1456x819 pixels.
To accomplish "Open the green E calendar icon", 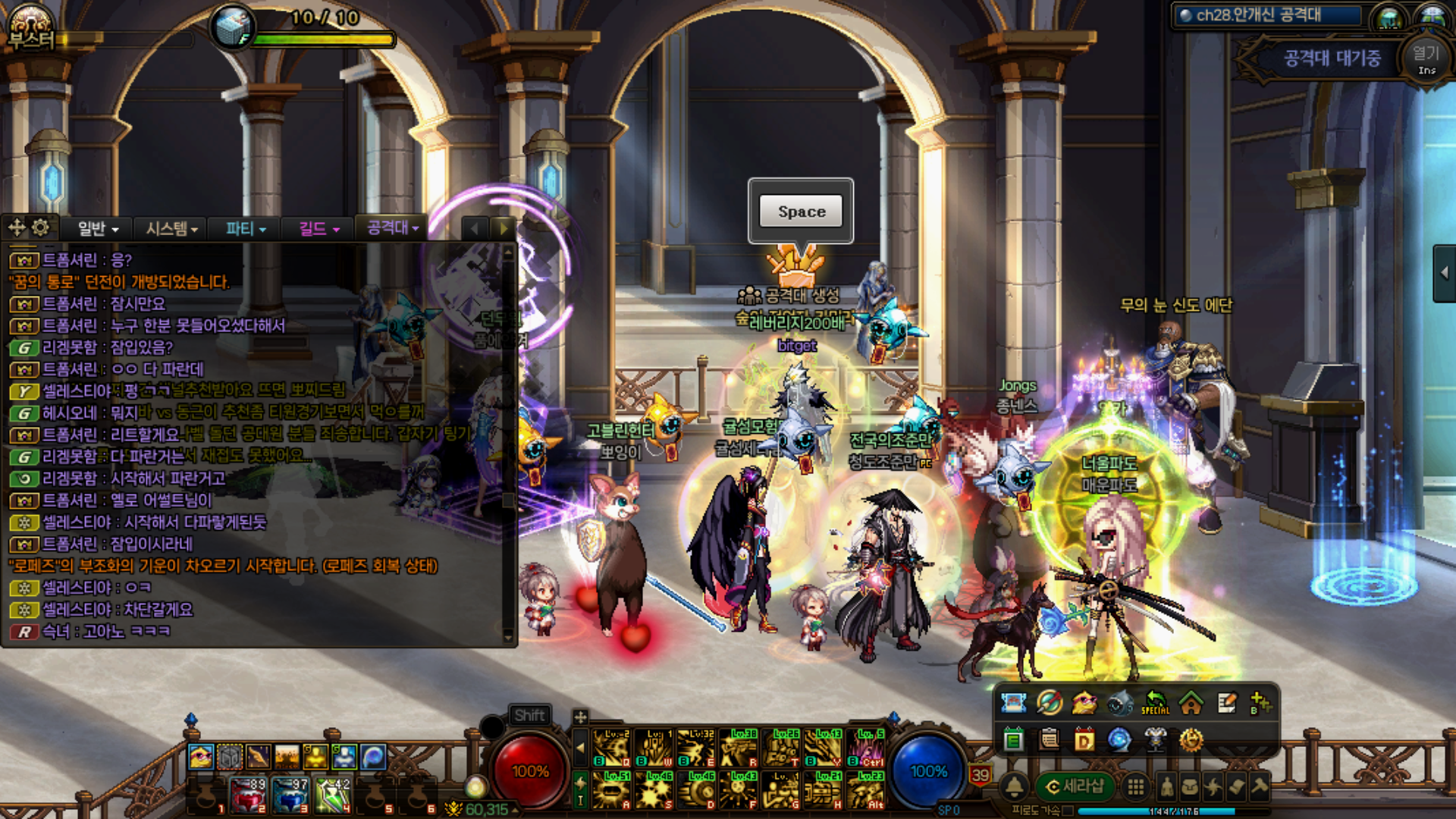I will [1013, 739].
